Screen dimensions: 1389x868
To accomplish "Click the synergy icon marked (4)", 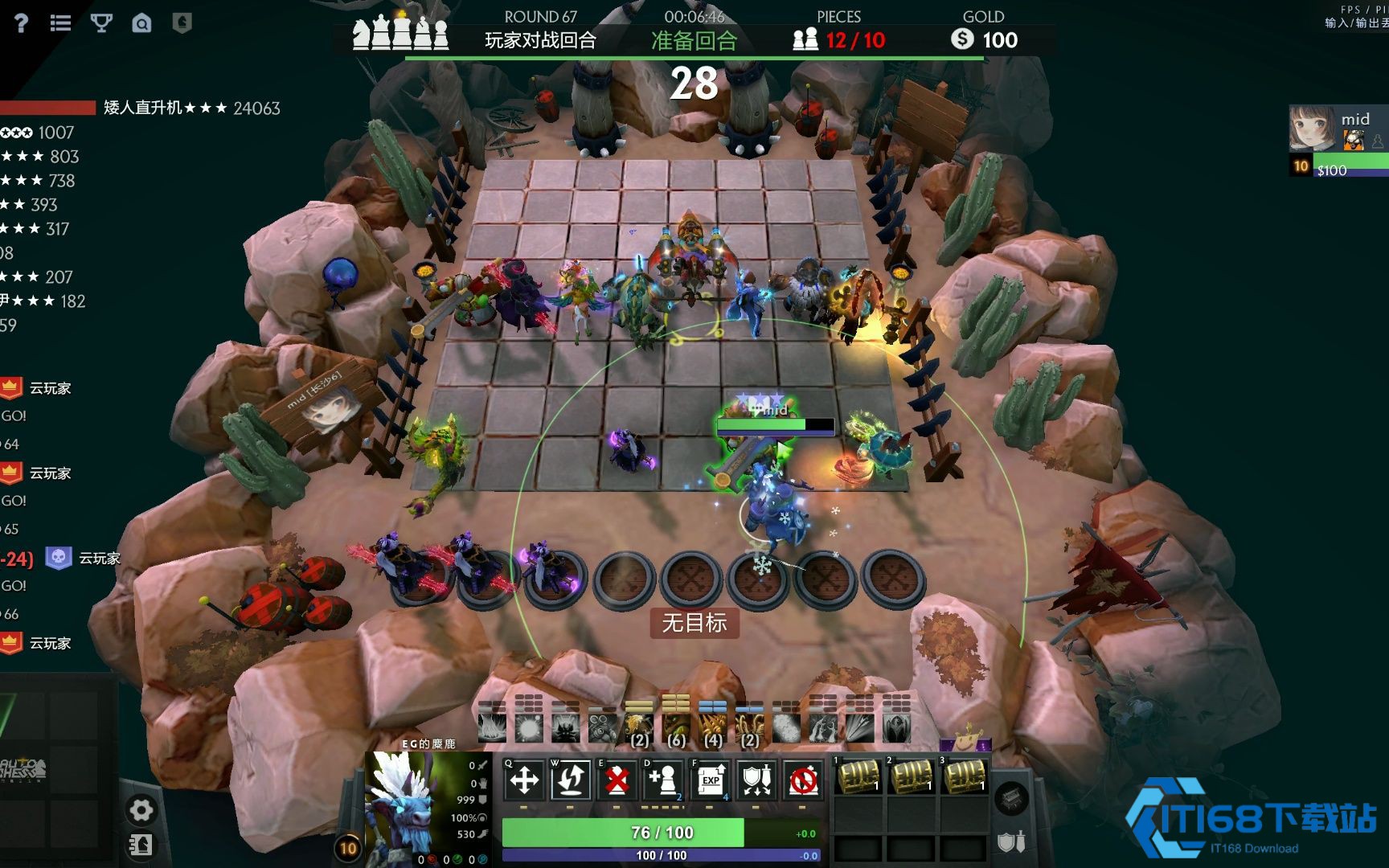I will point(712,728).
